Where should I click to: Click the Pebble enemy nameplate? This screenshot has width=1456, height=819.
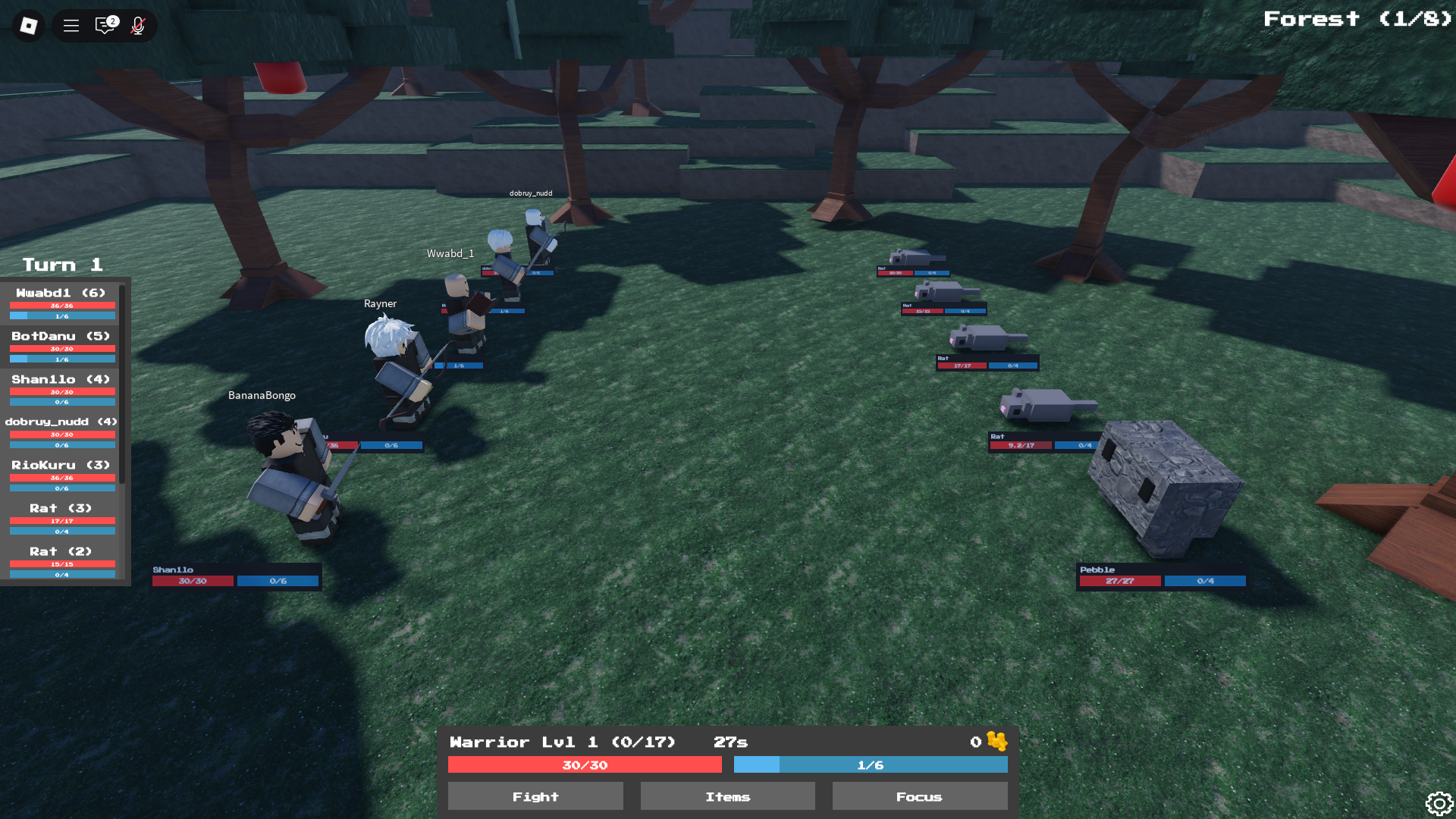click(1097, 570)
